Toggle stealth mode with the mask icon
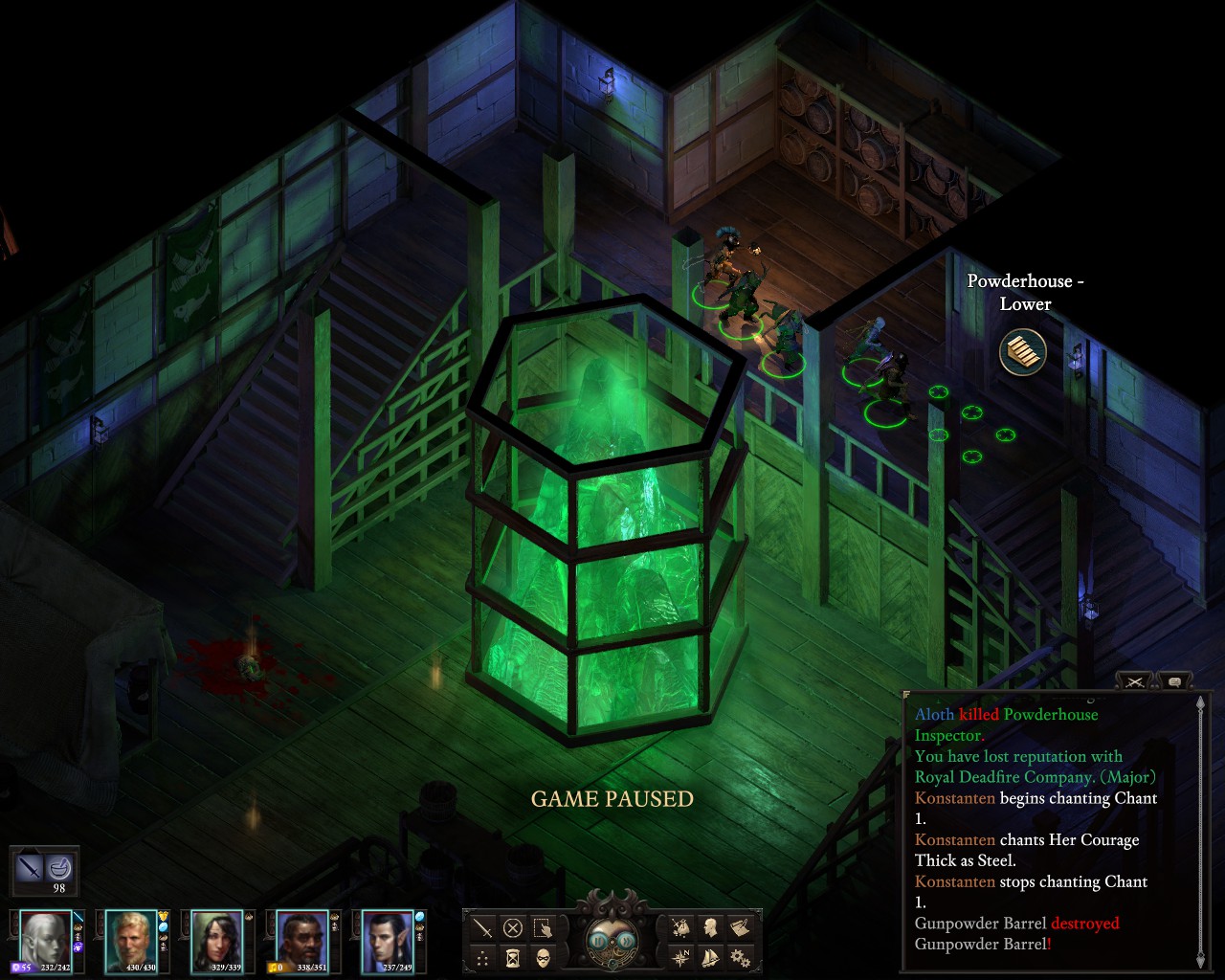1225x980 pixels. coord(543,957)
